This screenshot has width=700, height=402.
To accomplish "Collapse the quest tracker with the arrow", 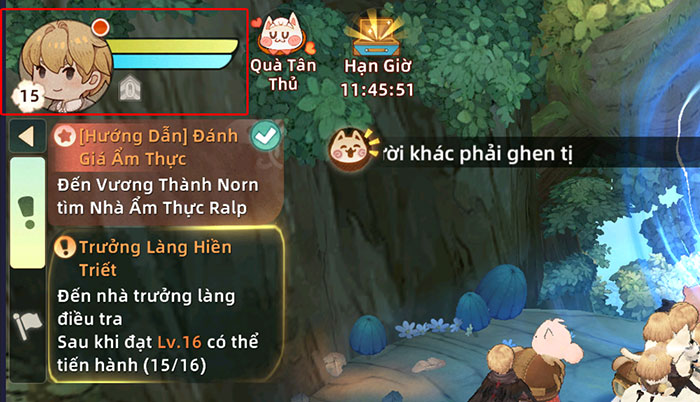I will (x=27, y=137).
